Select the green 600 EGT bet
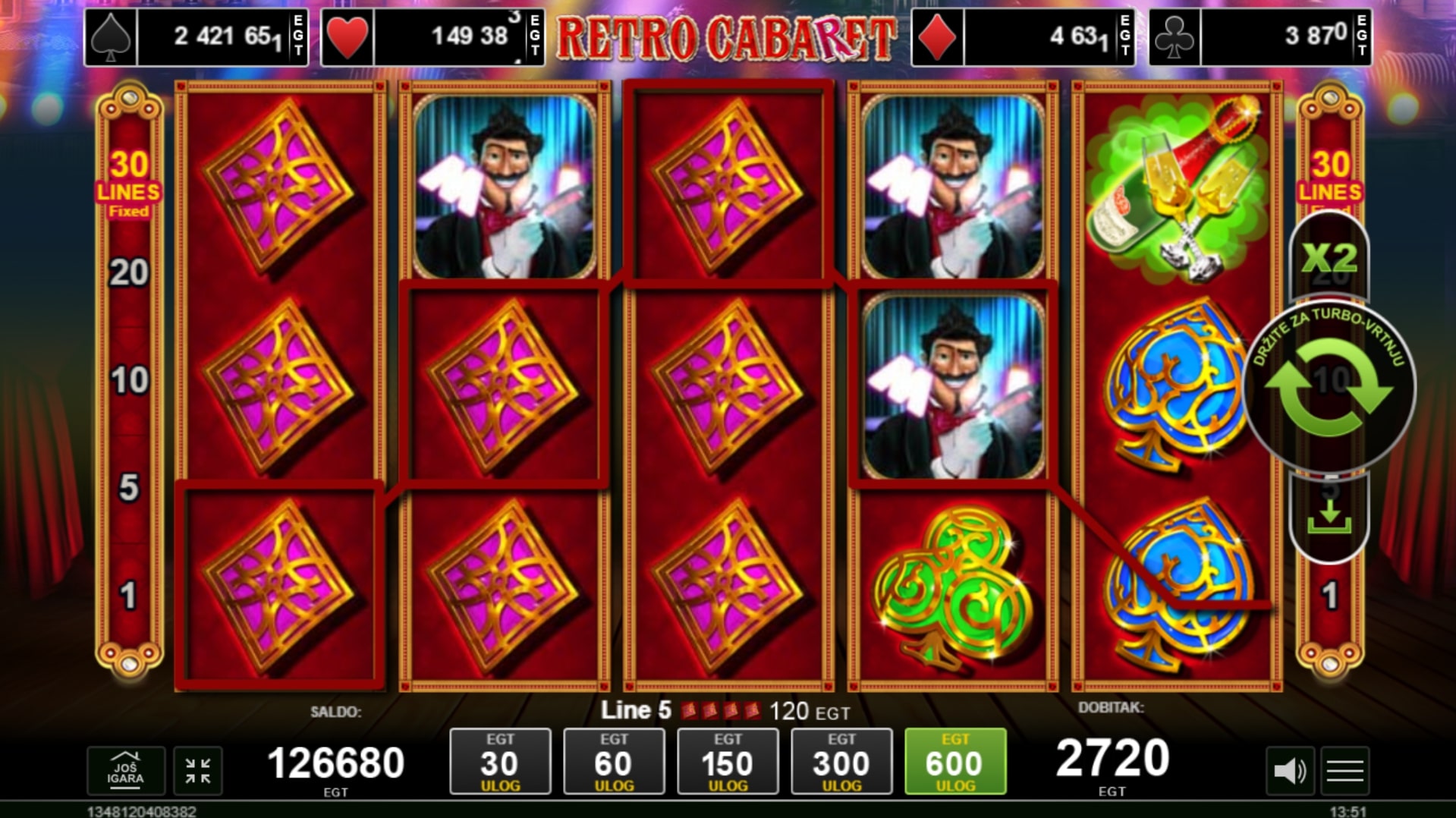 pos(955,761)
